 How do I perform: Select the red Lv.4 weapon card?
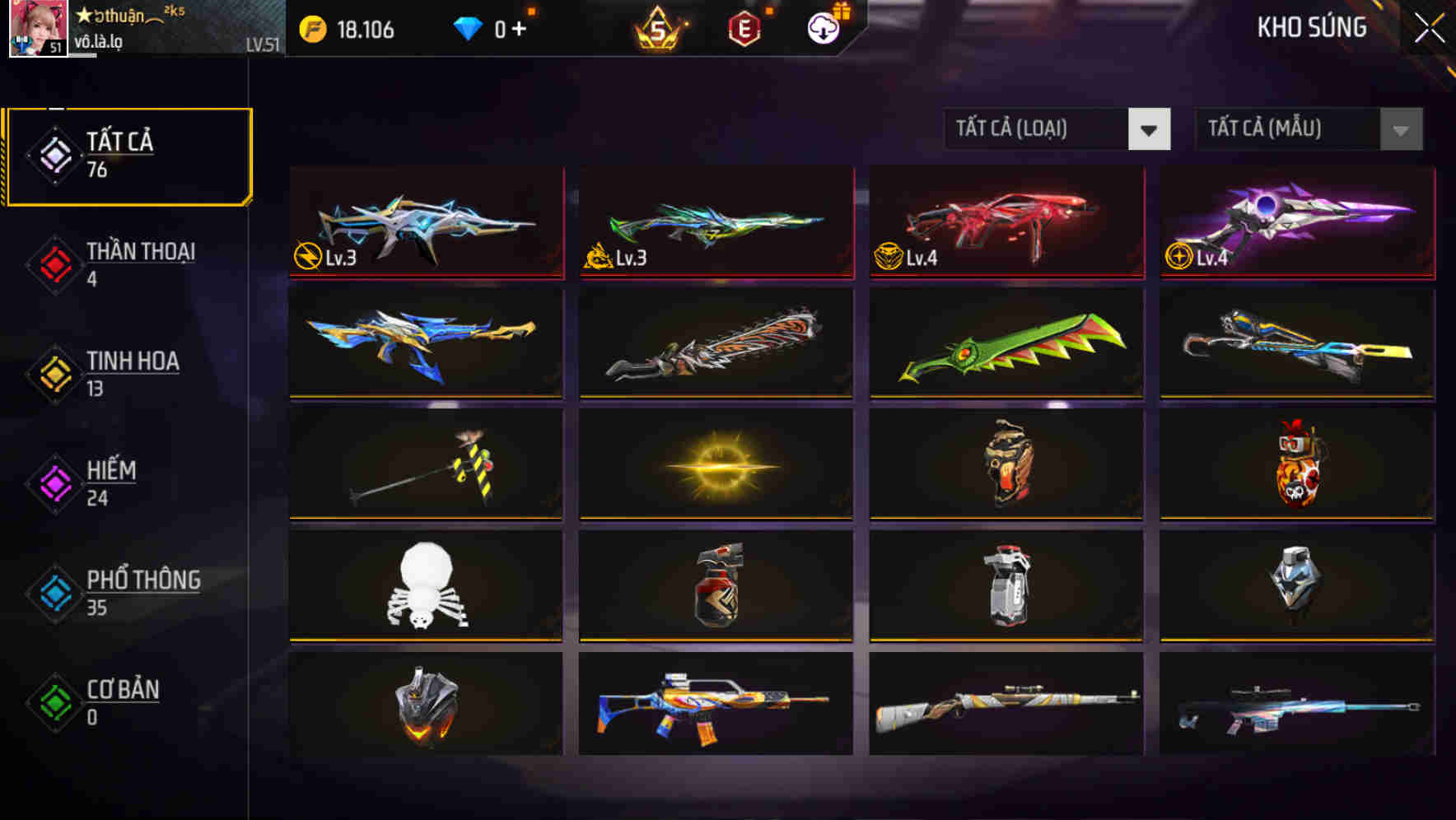coord(1005,222)
